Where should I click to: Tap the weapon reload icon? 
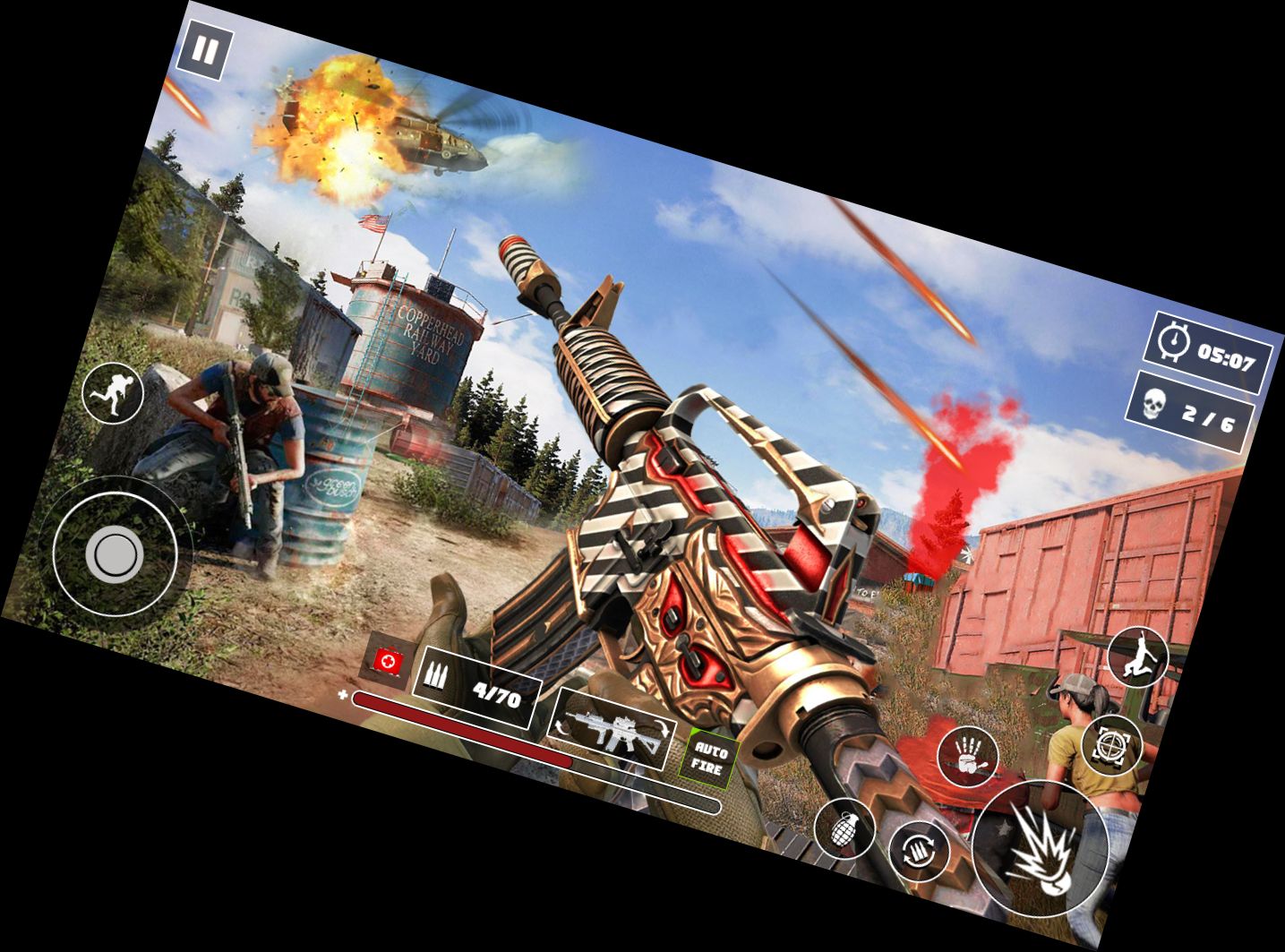coord(921,851)
